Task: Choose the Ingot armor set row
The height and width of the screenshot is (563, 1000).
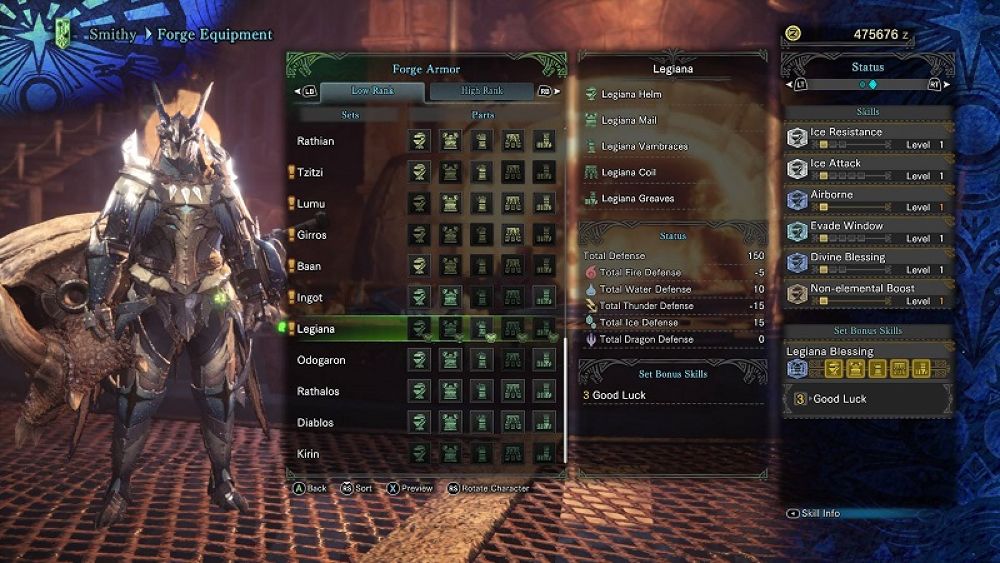Action: click(310, 298)
